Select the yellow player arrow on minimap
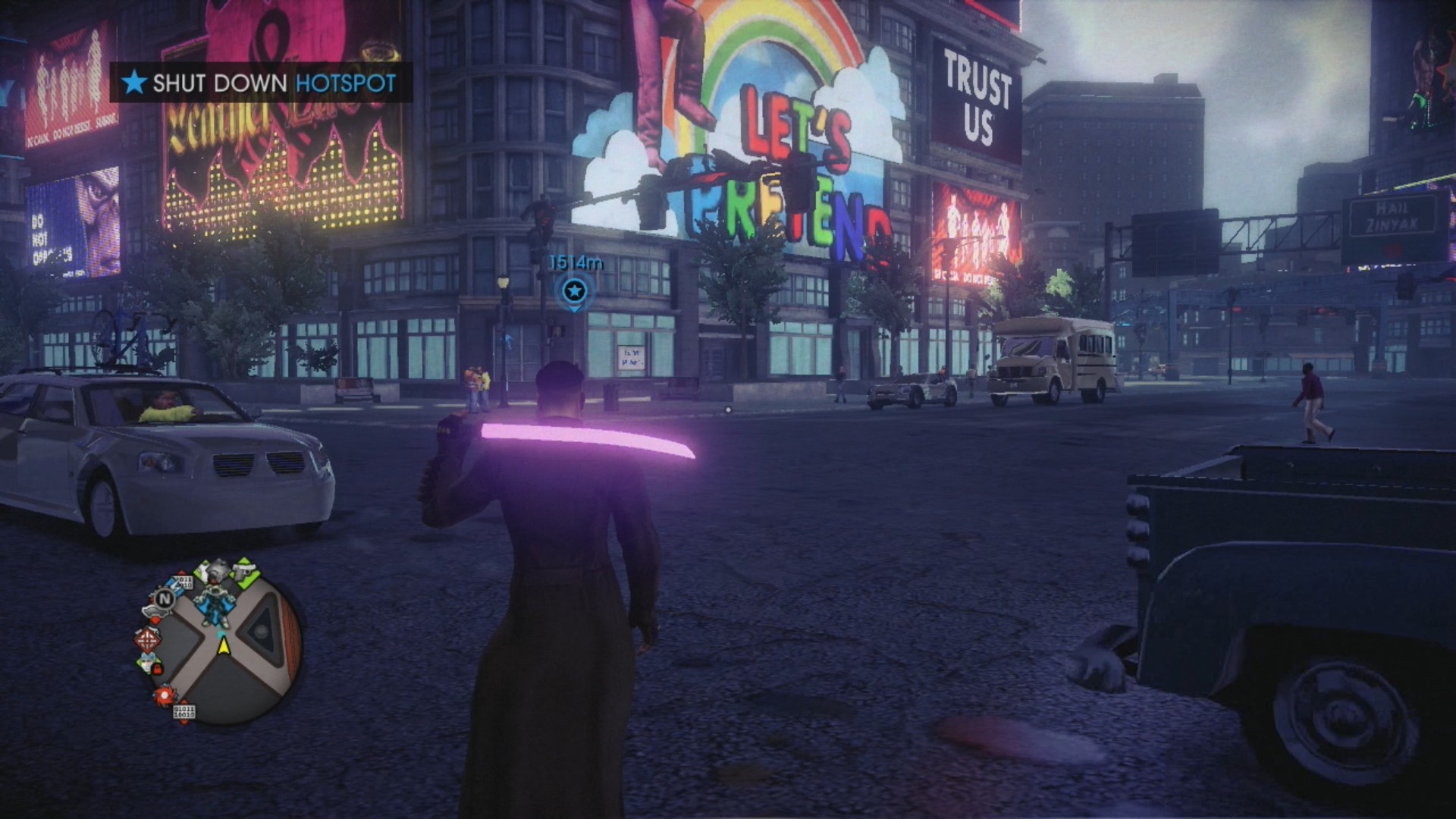 coord(224,645)
